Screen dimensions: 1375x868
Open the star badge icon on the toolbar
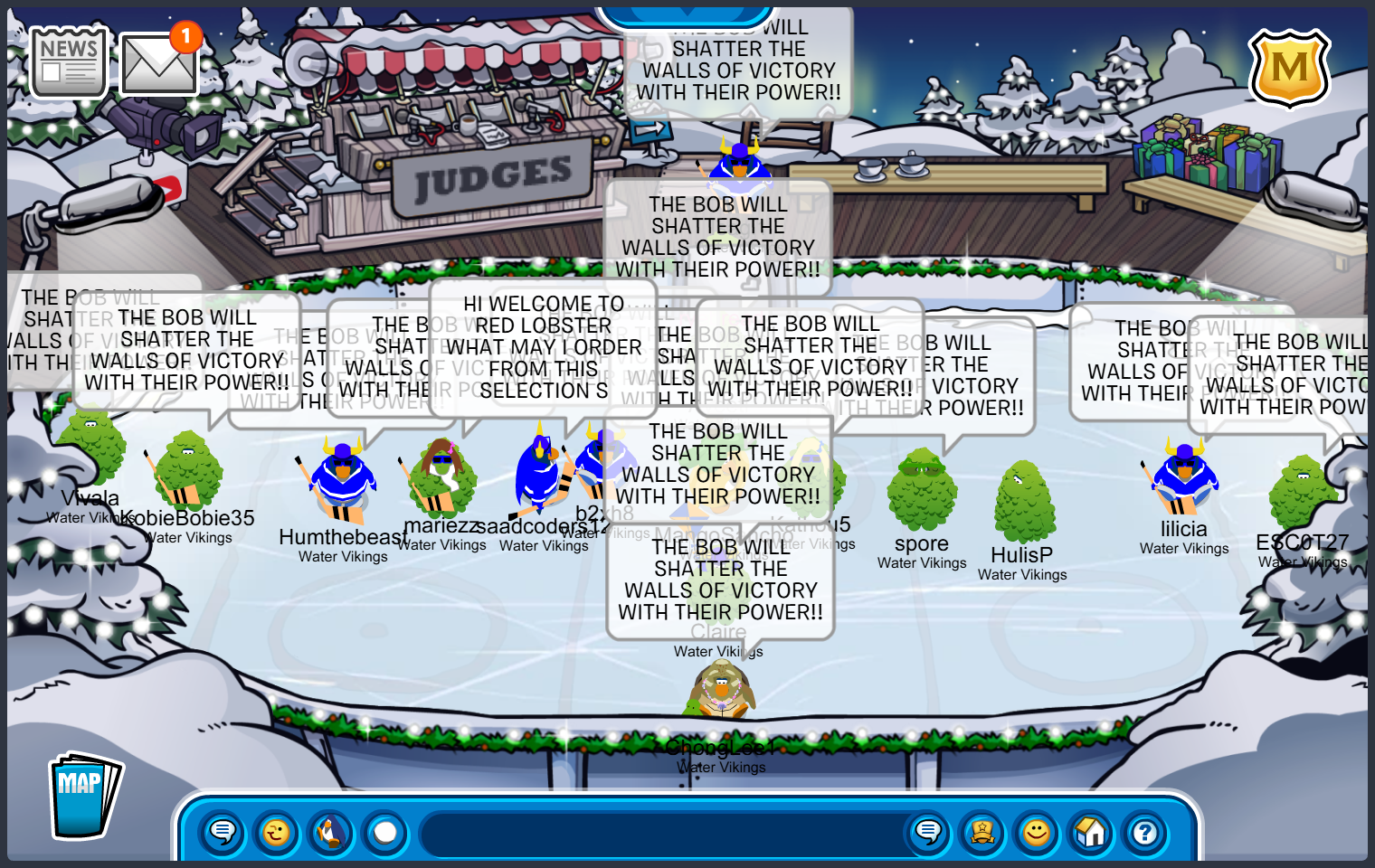tap(982, 832)
